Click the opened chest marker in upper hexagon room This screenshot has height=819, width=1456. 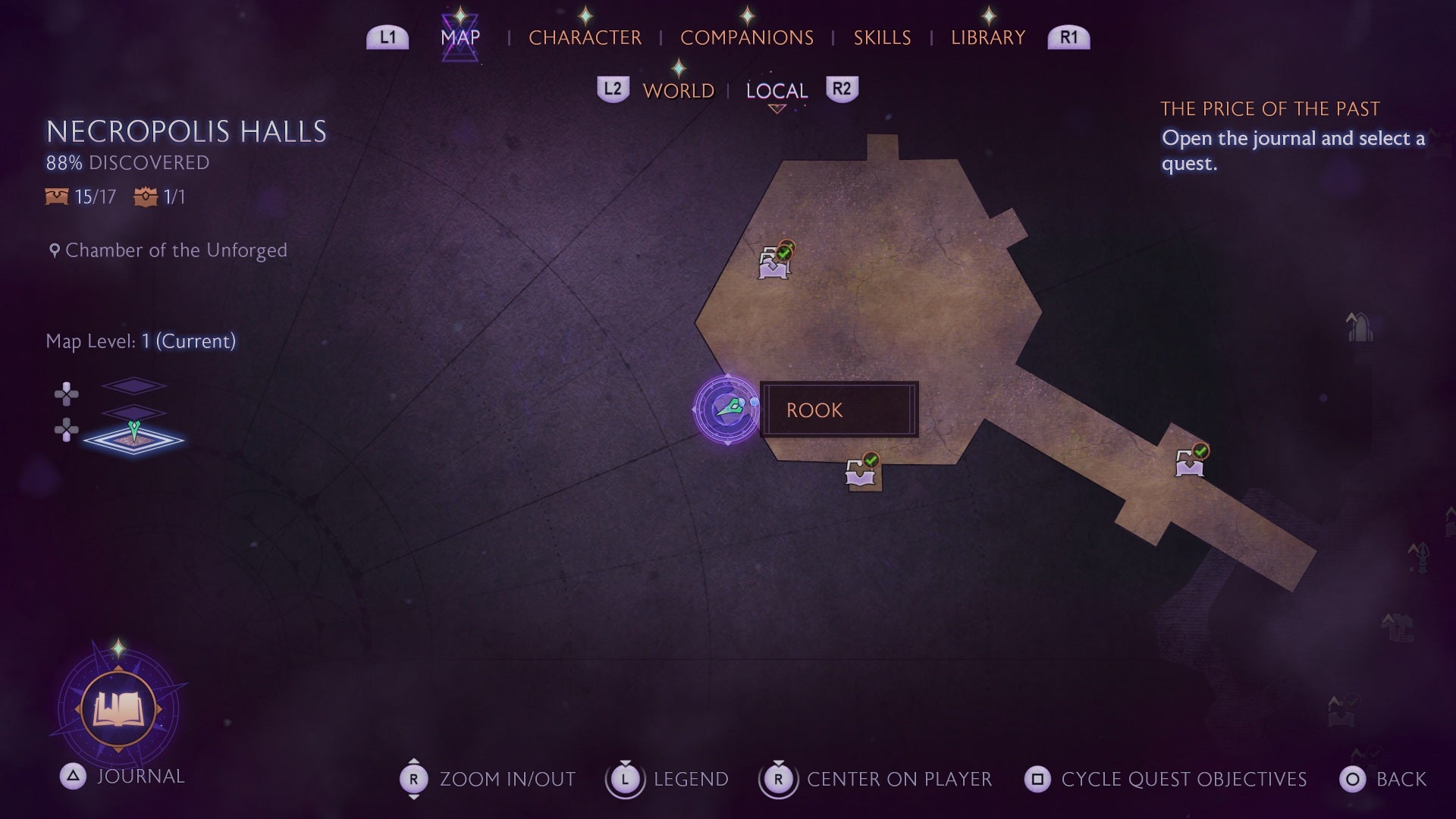[x=774, y=263]
